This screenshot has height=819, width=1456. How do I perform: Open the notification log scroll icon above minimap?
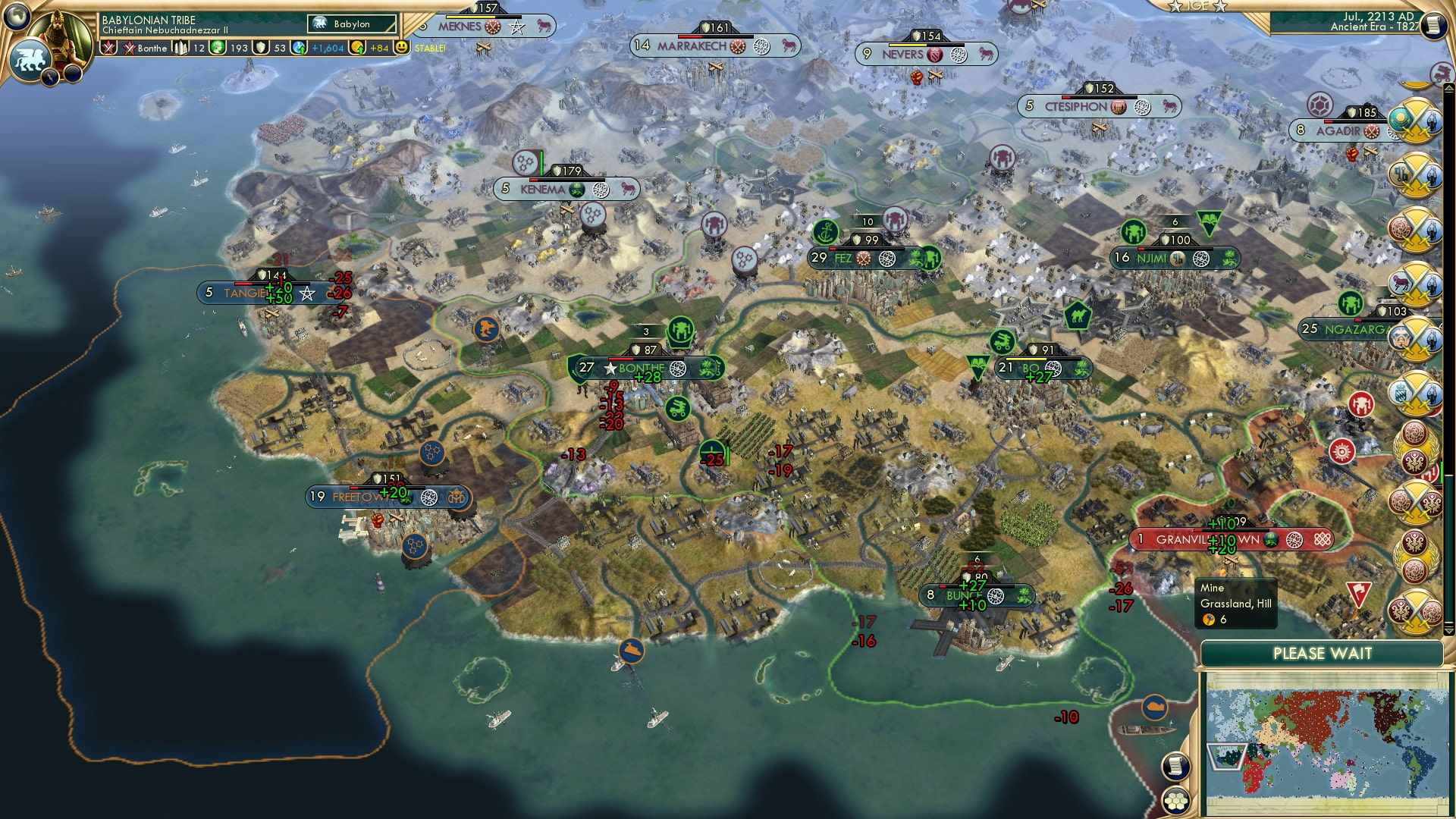pyautogui.click(x=1175, y=764)
